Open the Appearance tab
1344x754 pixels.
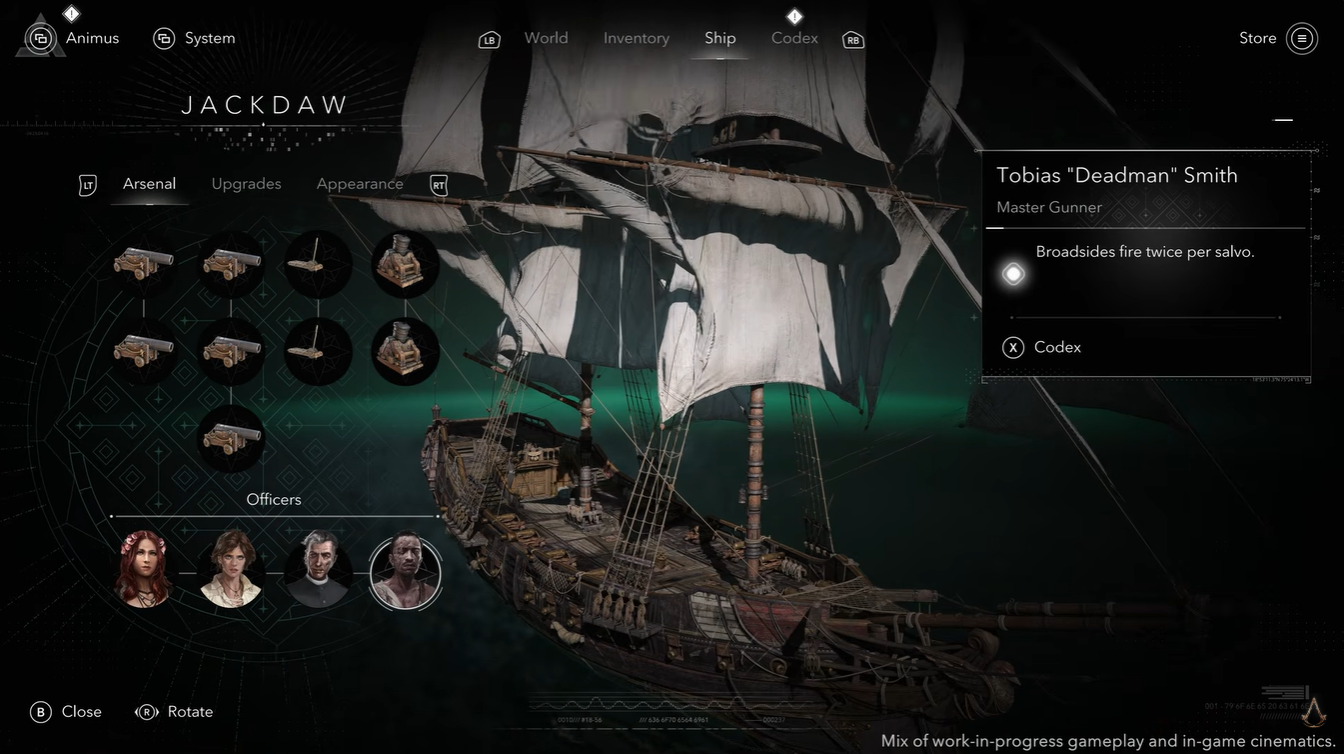(360, 184)
